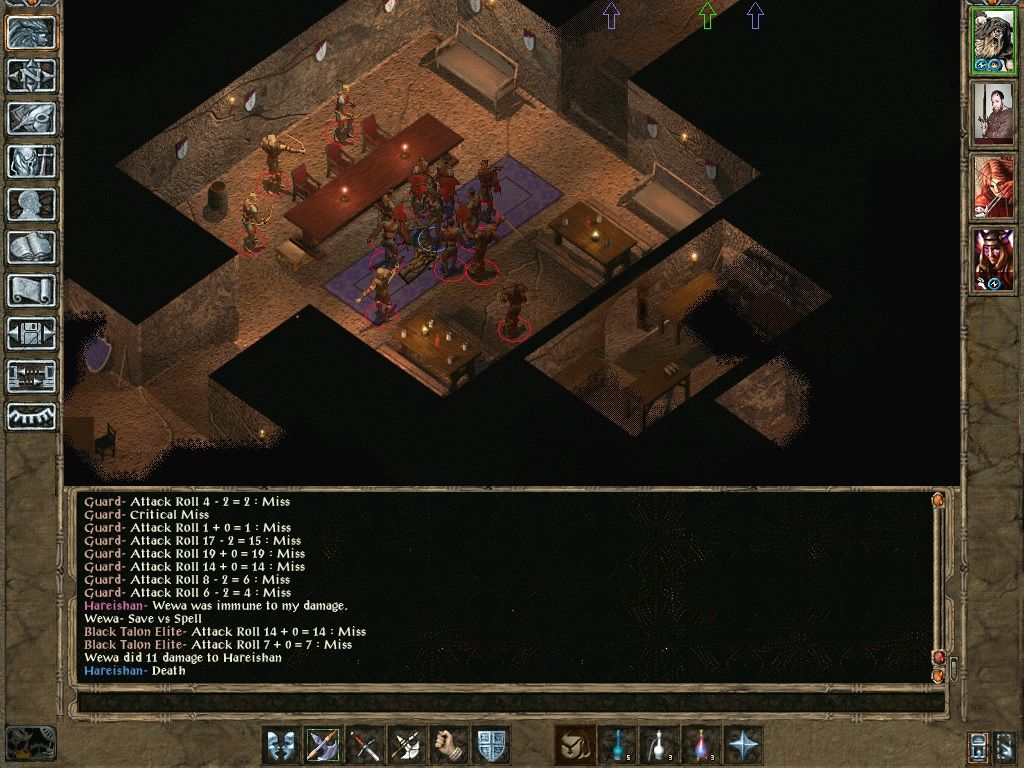Viewport: 1024px width, 768px height.
Task: Choose the red-hilted sword weapon slot
Action: tap(366, 746)
